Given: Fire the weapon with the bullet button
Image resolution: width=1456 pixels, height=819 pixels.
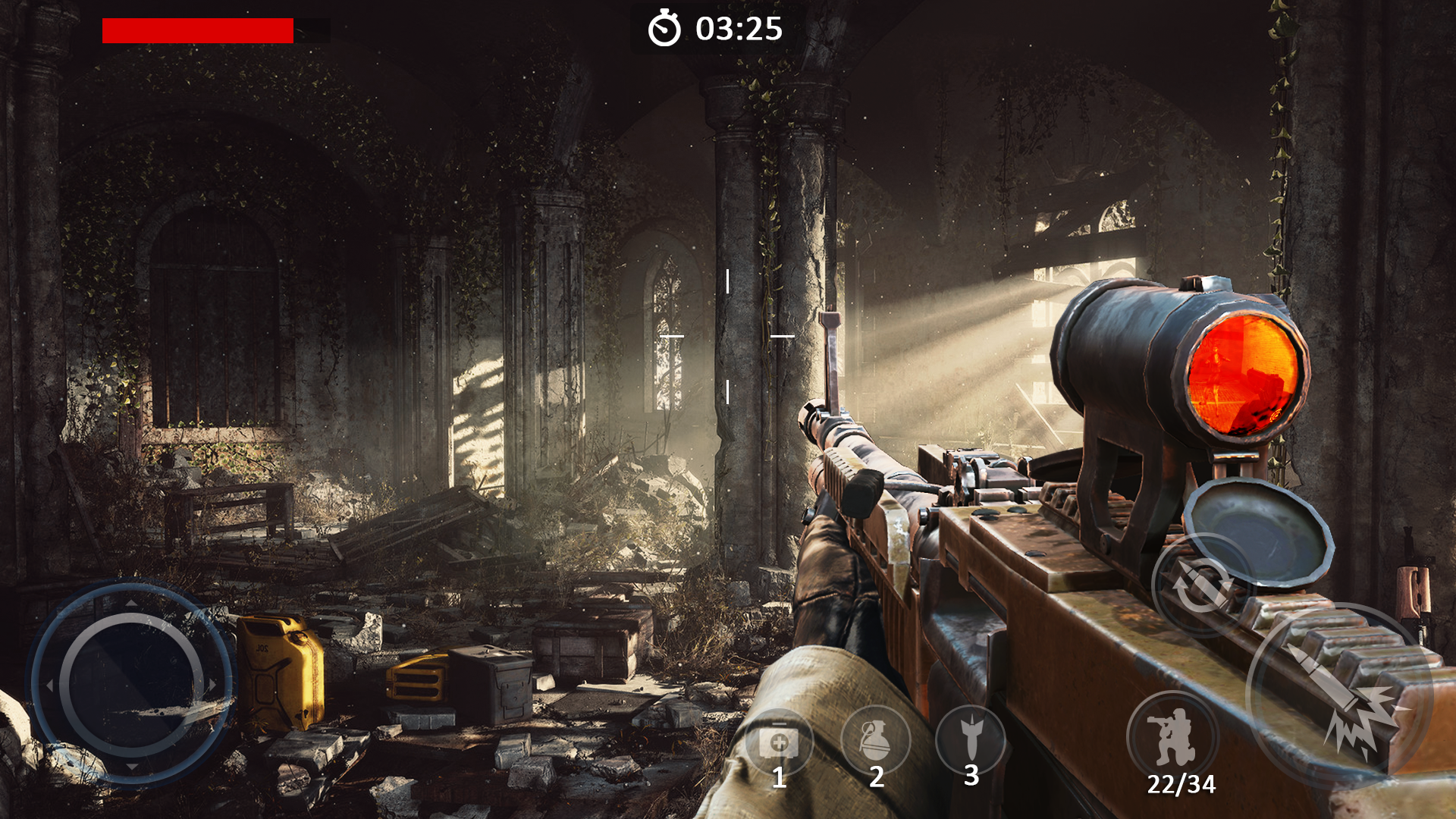Looking at the screenshot, I should pos(1339,695).
